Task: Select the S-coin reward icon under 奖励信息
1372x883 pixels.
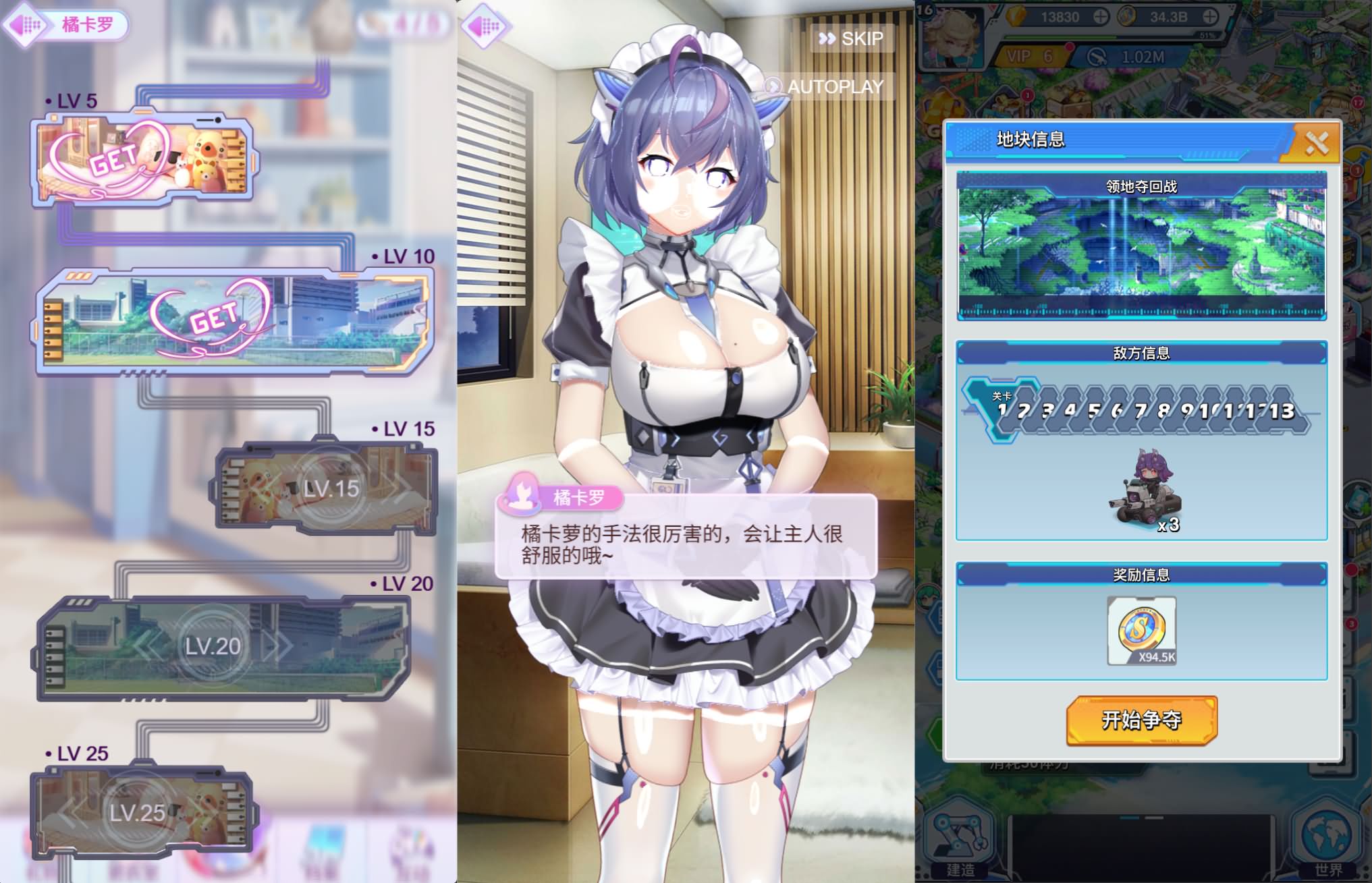Action: click(x=1140, y=629)
